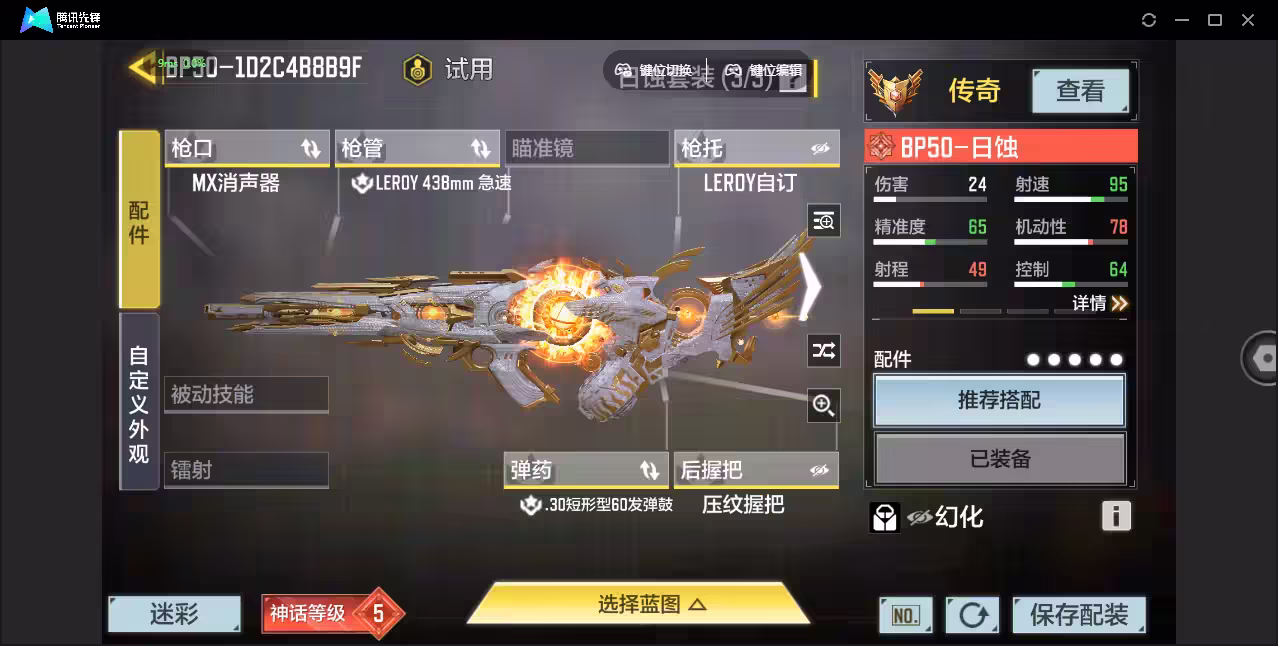Select the 瞄准镜 optic slot
Screen dimensions: 1278x646
pos(586,148)
